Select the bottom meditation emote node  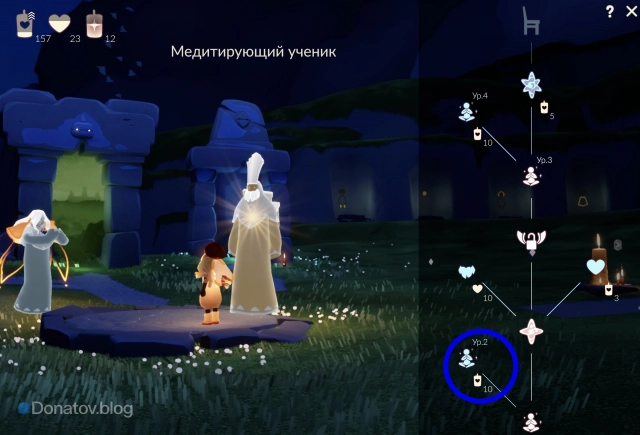click(x=532, y=421)
